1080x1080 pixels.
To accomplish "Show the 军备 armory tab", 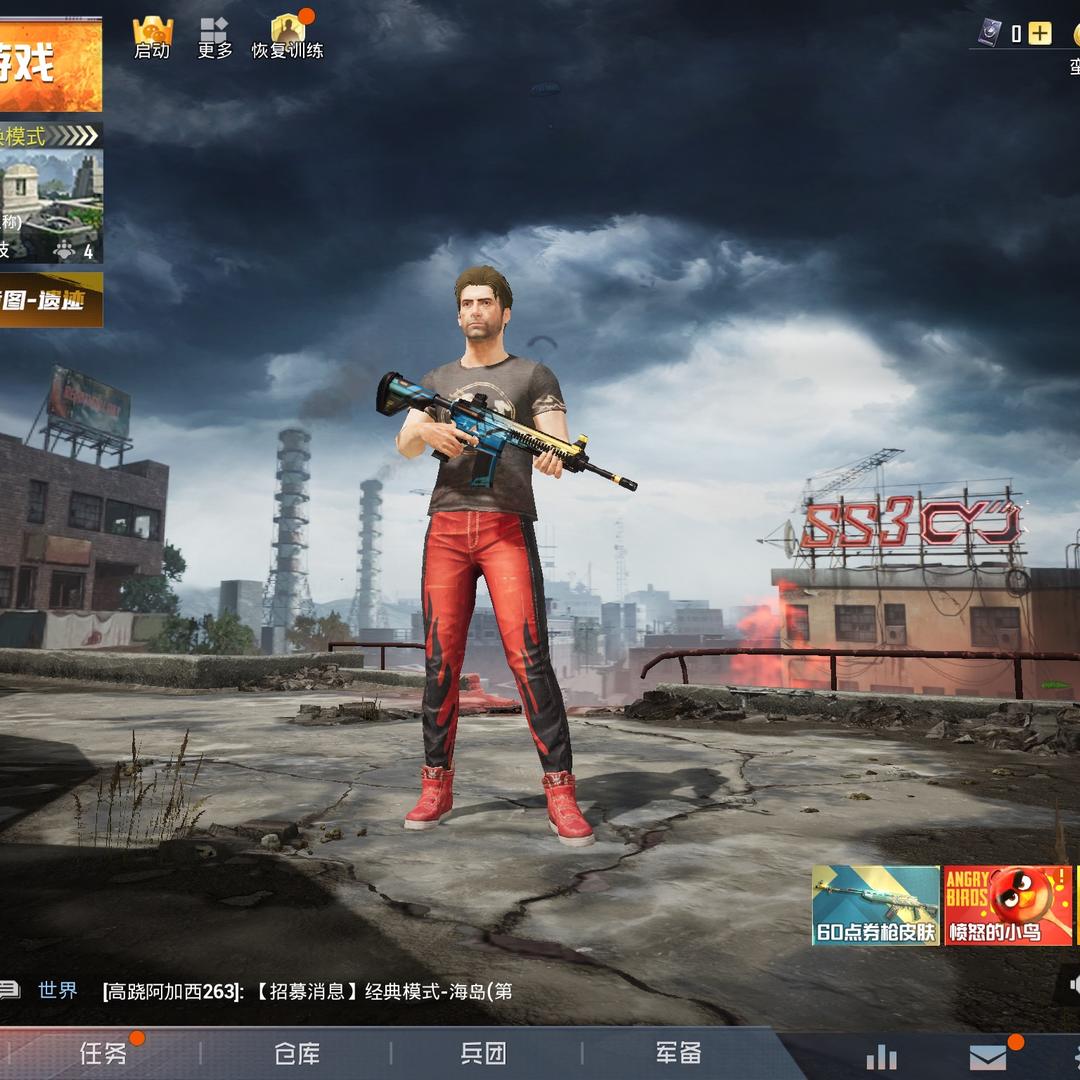I will 678,1053.
